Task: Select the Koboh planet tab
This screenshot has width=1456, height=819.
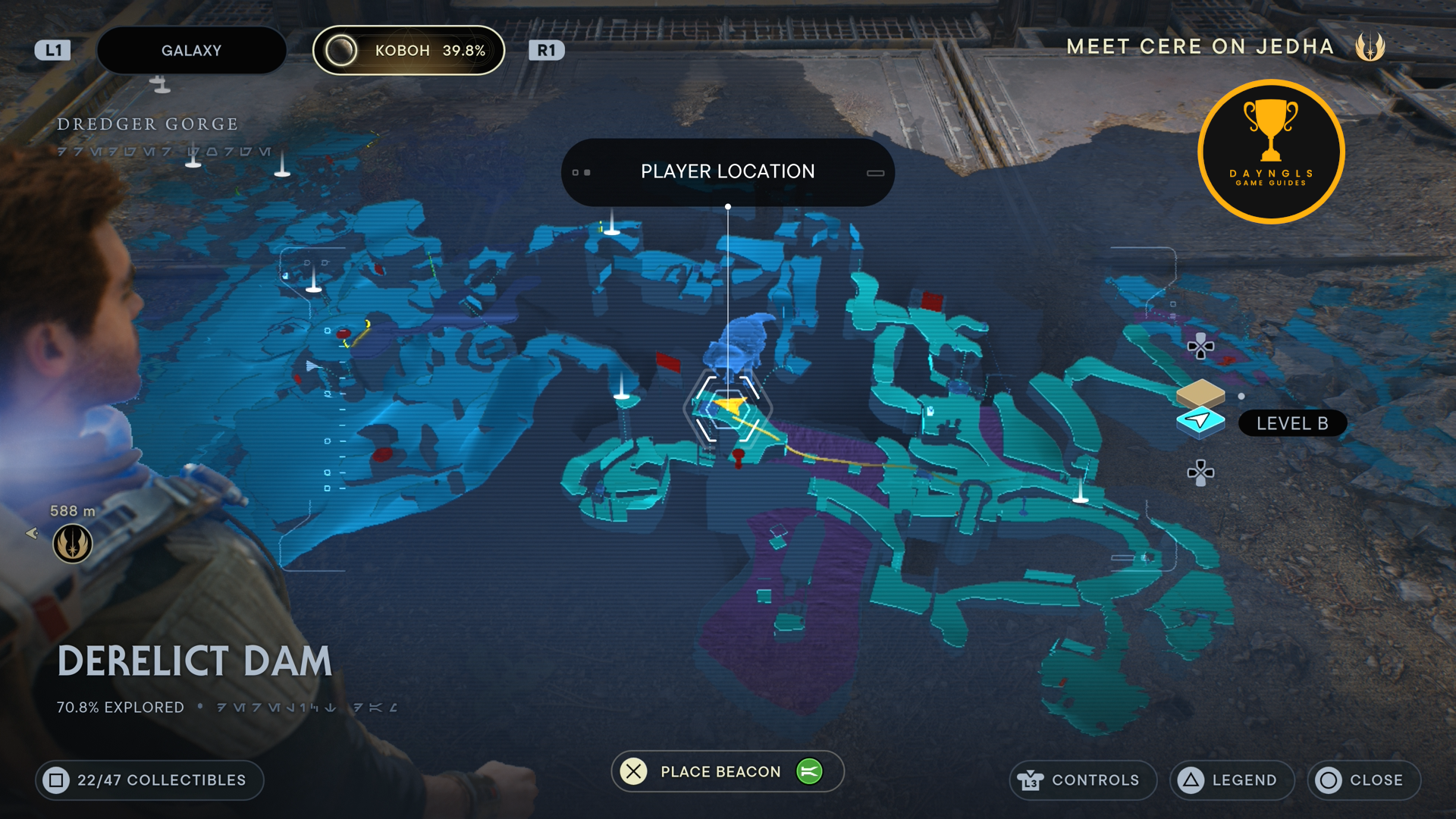Action: pyautogui.click(x=409, y=51)
